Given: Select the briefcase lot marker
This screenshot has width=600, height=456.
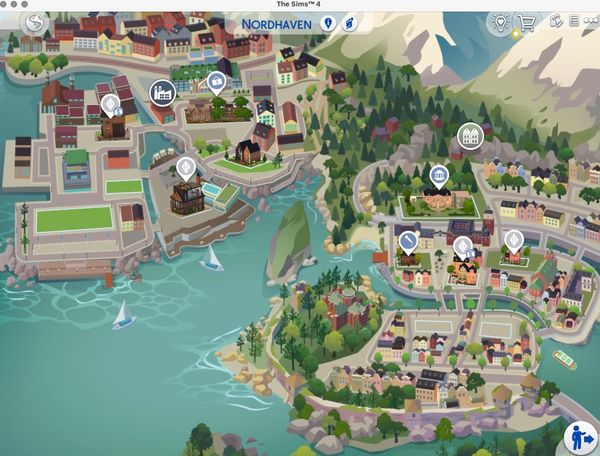Looking at the screenshot, I should coord(216,82).
